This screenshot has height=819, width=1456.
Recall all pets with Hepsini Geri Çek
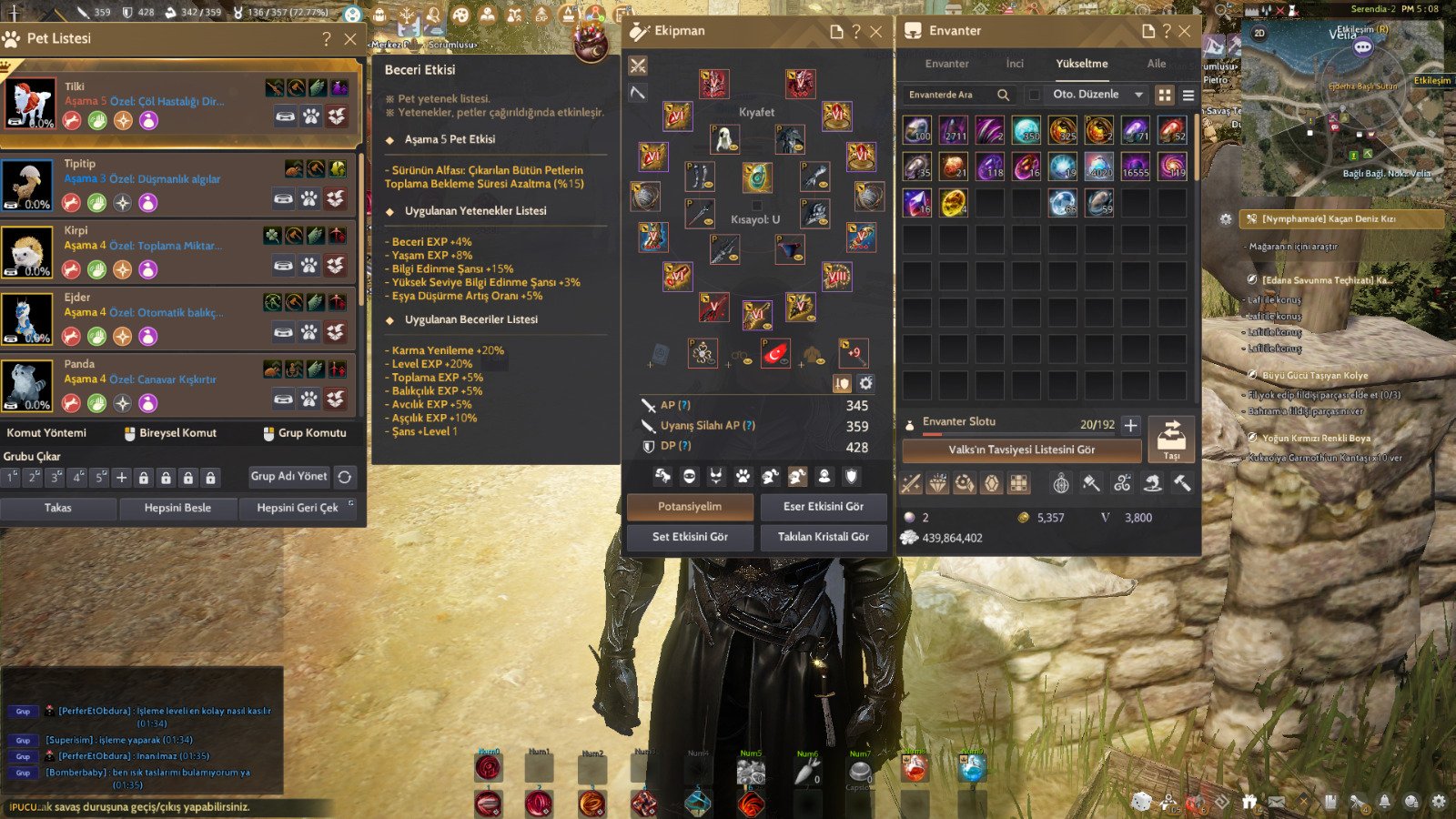298,508
